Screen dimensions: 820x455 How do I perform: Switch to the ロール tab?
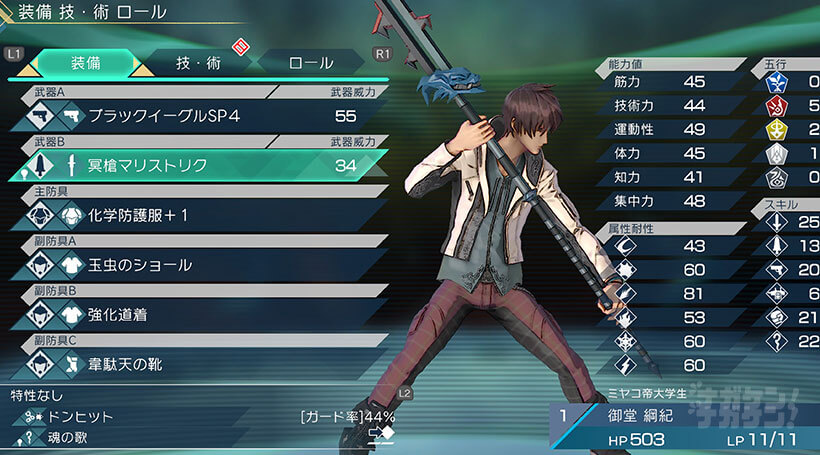[x=311, y=62]
